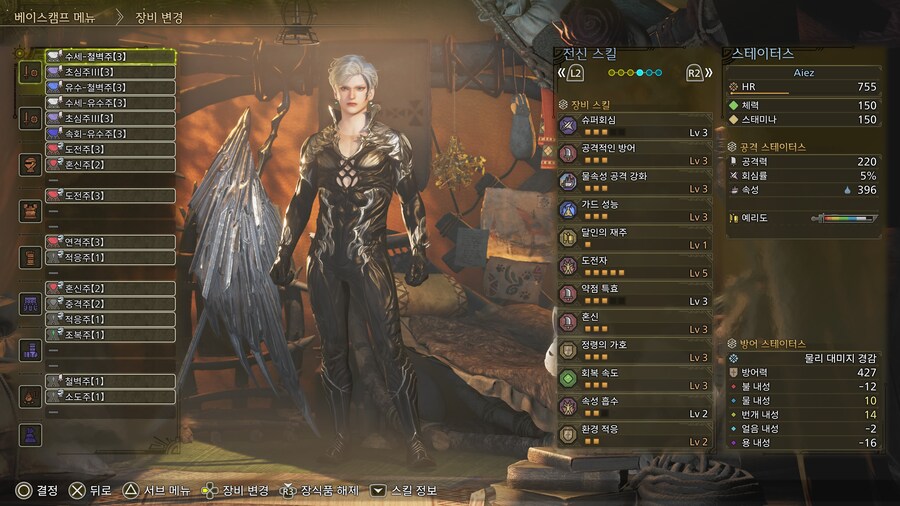Open the 물속성 공격 강화 skill
This screenshot has height=506, width=900.
[634, 181]
